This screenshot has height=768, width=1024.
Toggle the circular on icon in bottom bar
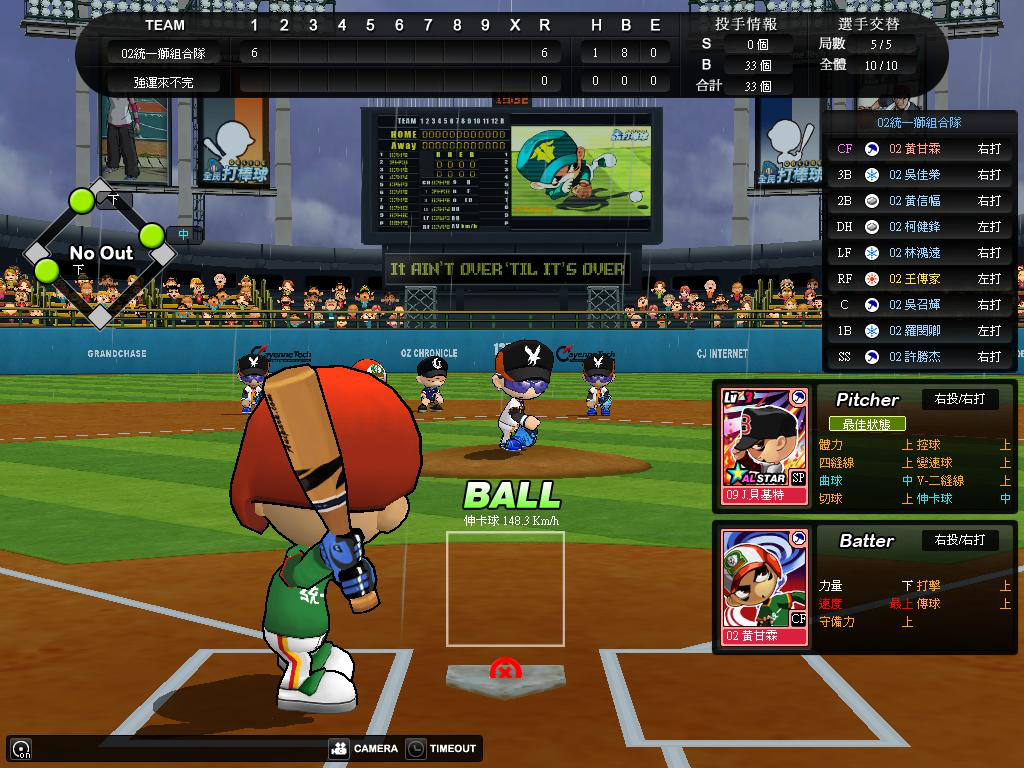click(20, 748)
